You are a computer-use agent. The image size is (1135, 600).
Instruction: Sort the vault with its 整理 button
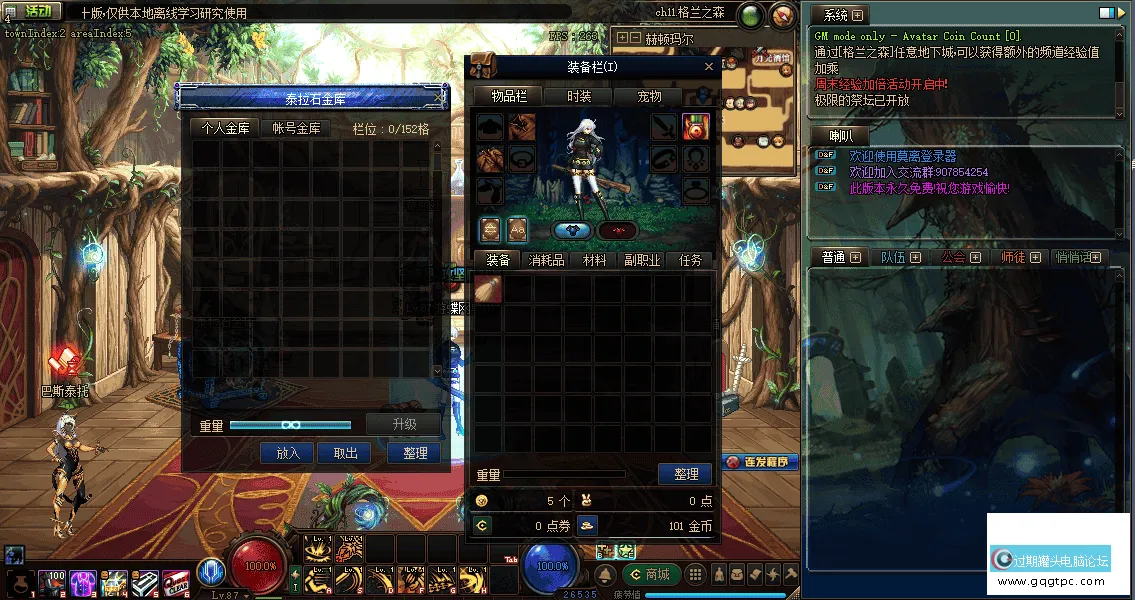[x=415, y=453]
